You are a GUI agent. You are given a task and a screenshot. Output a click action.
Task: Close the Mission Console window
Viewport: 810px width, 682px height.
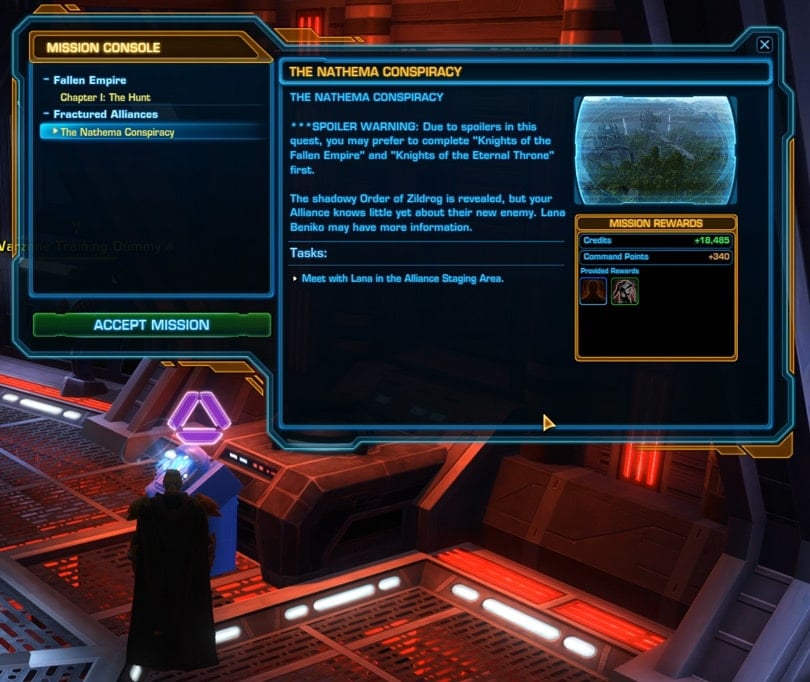pos(764,45)
